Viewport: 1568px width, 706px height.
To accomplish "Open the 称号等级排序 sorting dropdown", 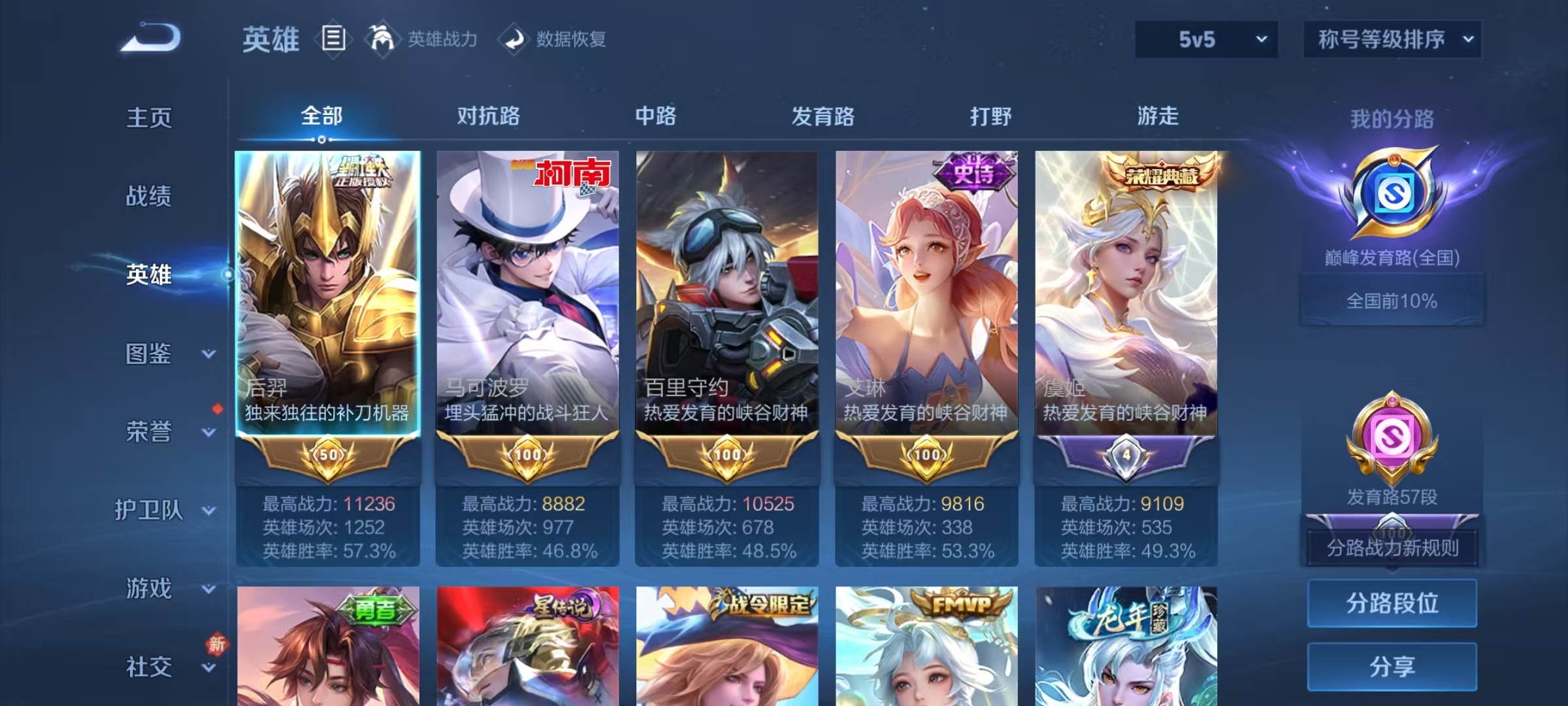I will pos(1393,39).
